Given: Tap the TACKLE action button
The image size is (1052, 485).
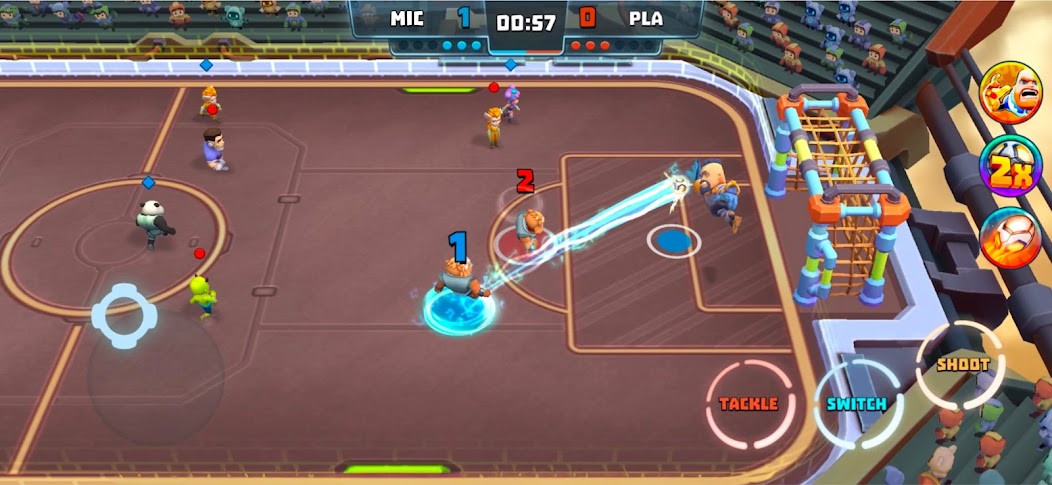Looking at the screenshot, I should [x=749, y=403].
